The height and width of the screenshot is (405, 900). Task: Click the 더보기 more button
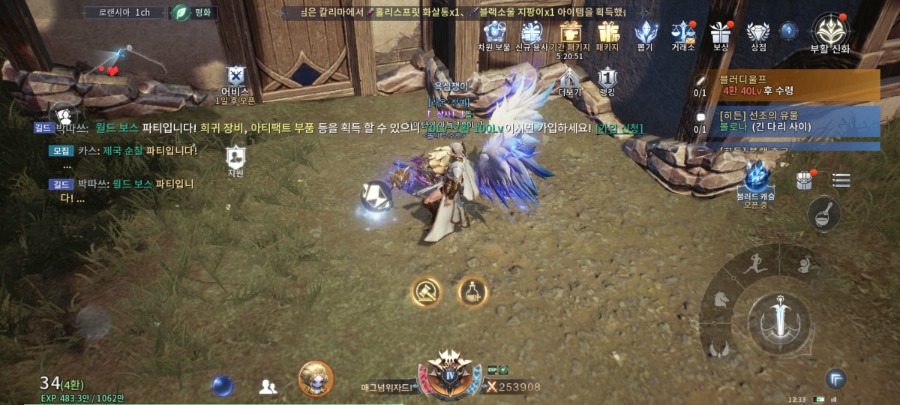point(570,80)
